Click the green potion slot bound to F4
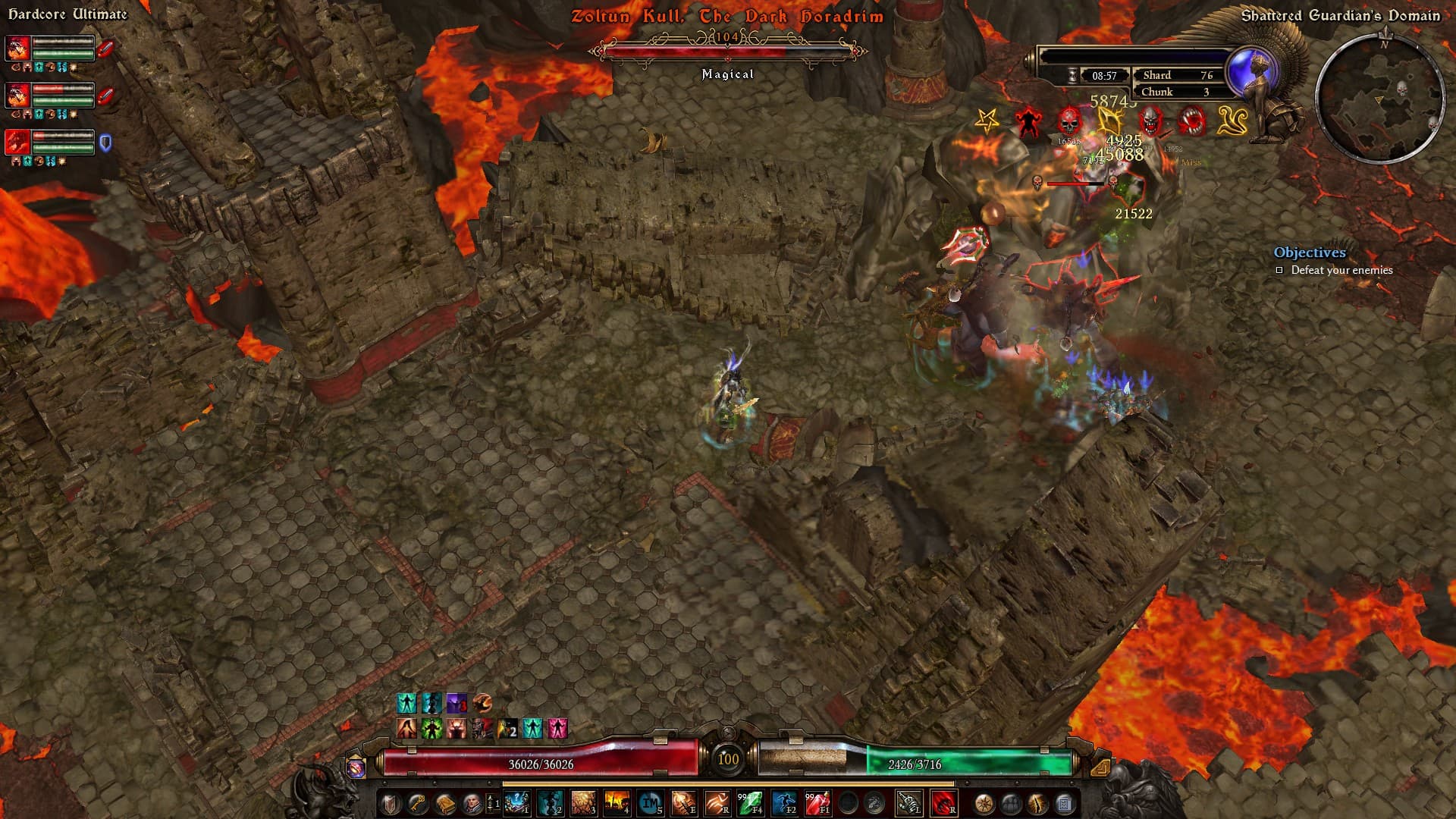Screen dimensions: 1456x819 tap(749, 802)
